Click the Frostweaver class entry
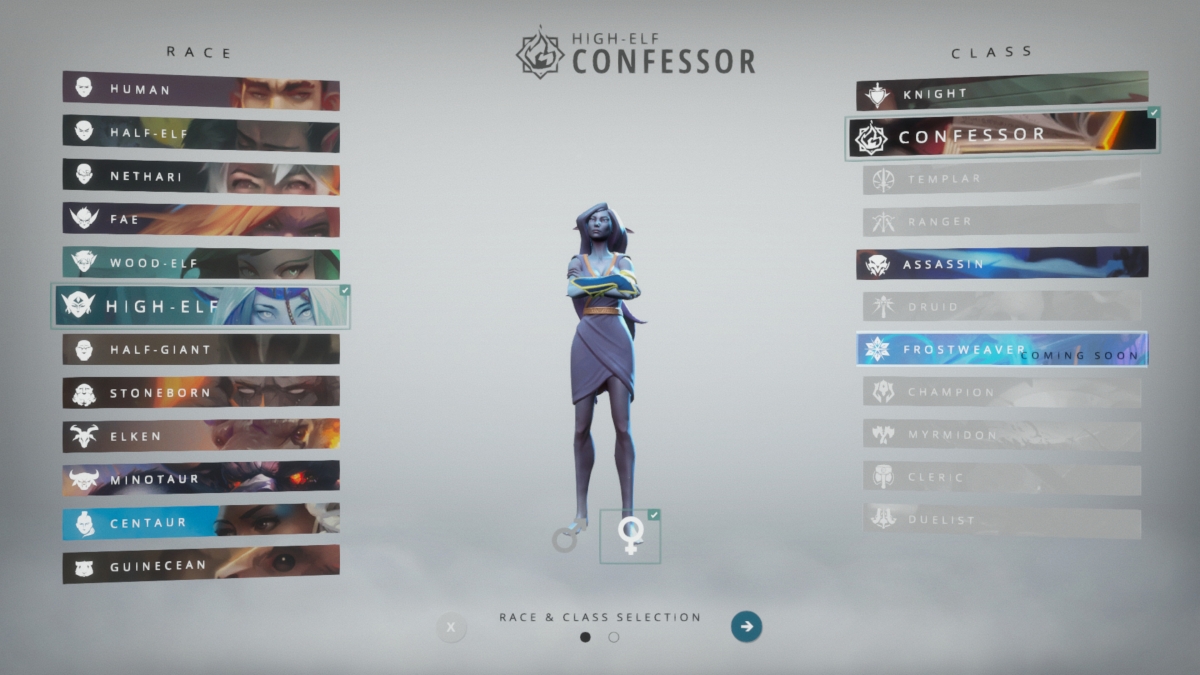Viewport: 1200px width, 675px height. pos(1002,350)
